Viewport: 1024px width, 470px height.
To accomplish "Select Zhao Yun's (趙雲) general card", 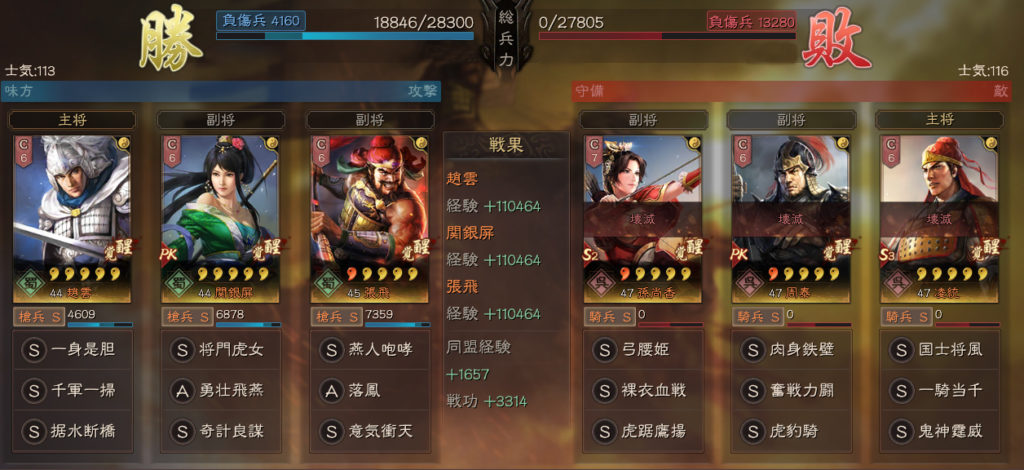I will pyautogui.click(x=71, y=217).
